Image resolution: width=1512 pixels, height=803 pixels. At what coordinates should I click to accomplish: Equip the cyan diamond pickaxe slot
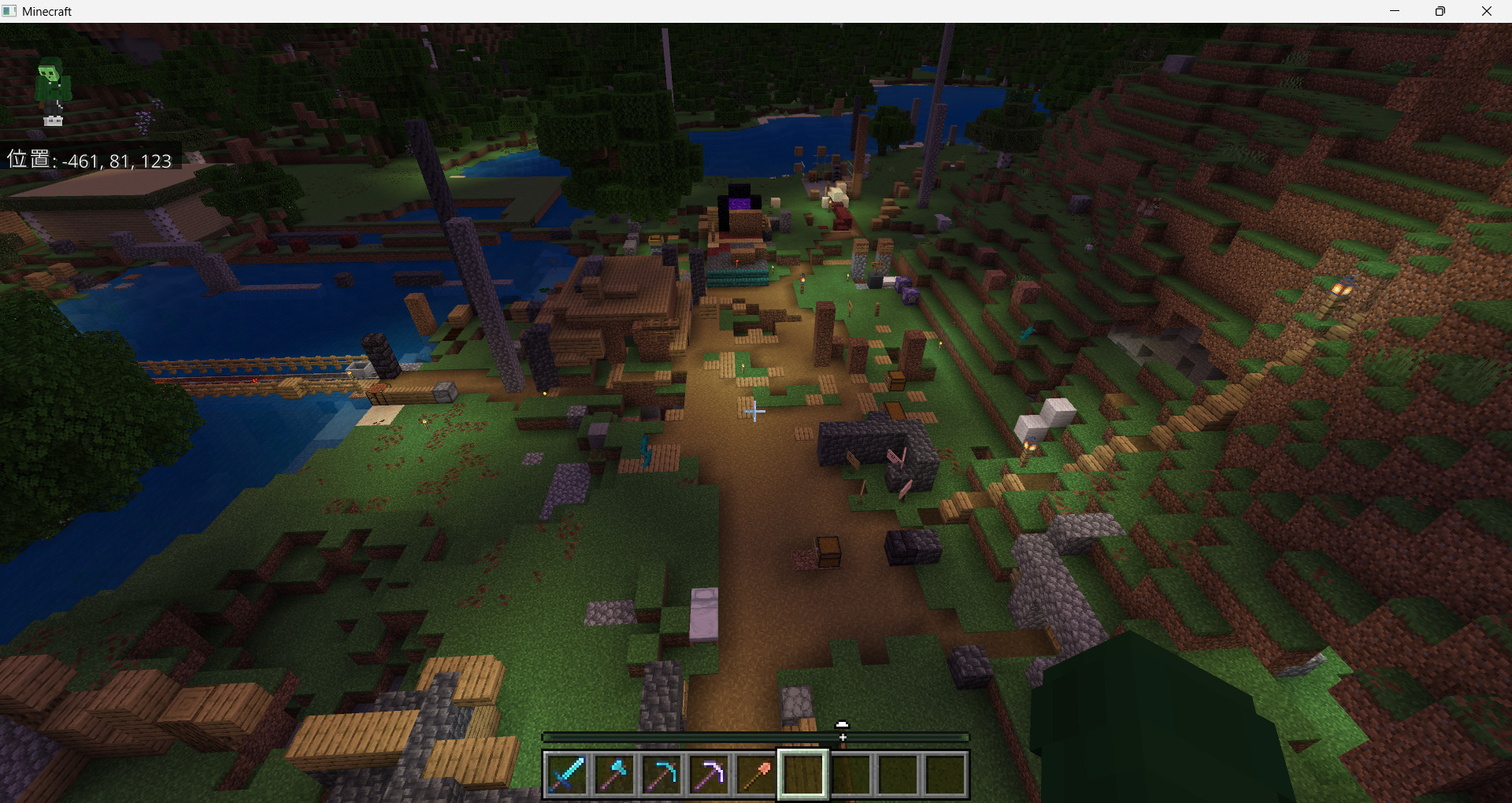661,774
